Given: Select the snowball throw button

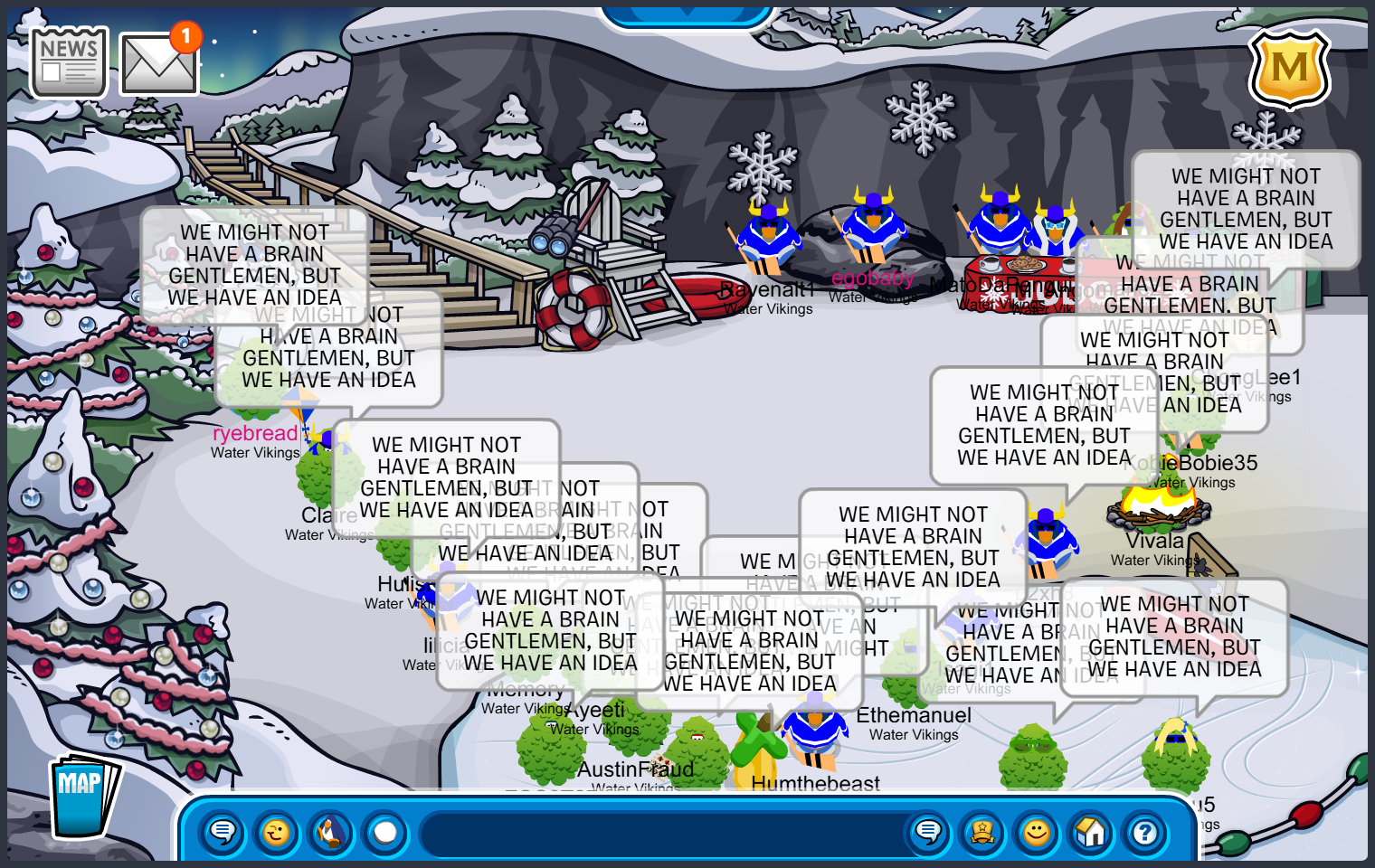Looking at the screenshot, I should [385, 832].
